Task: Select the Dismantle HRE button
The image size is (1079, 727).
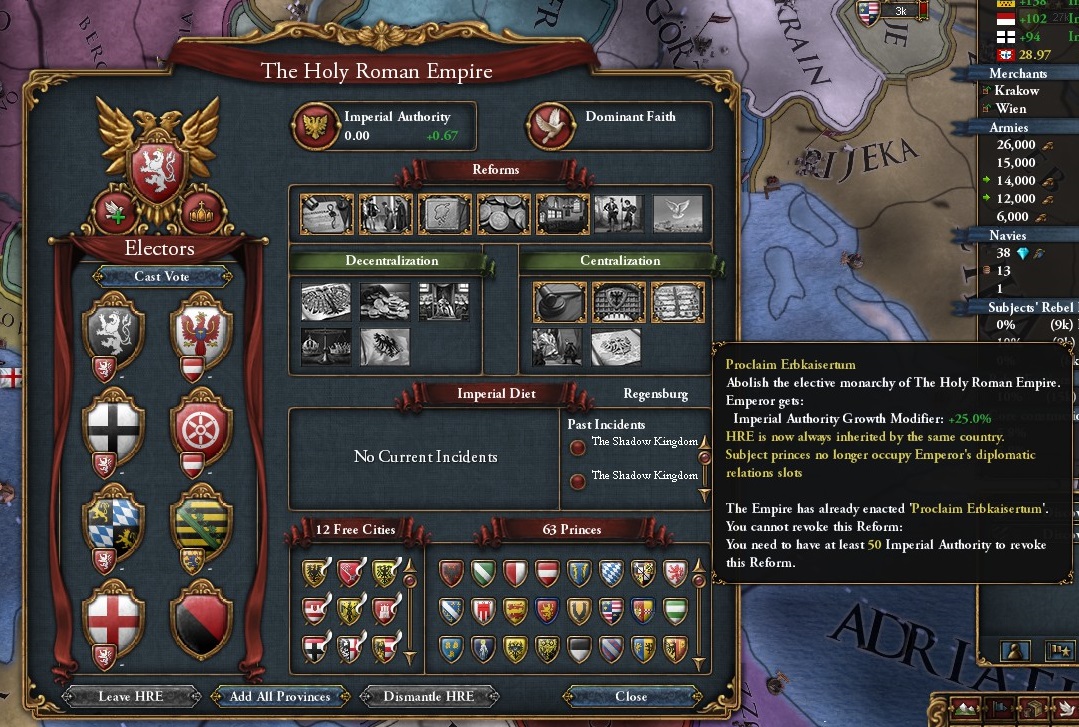Action: [x=430, y=696]
